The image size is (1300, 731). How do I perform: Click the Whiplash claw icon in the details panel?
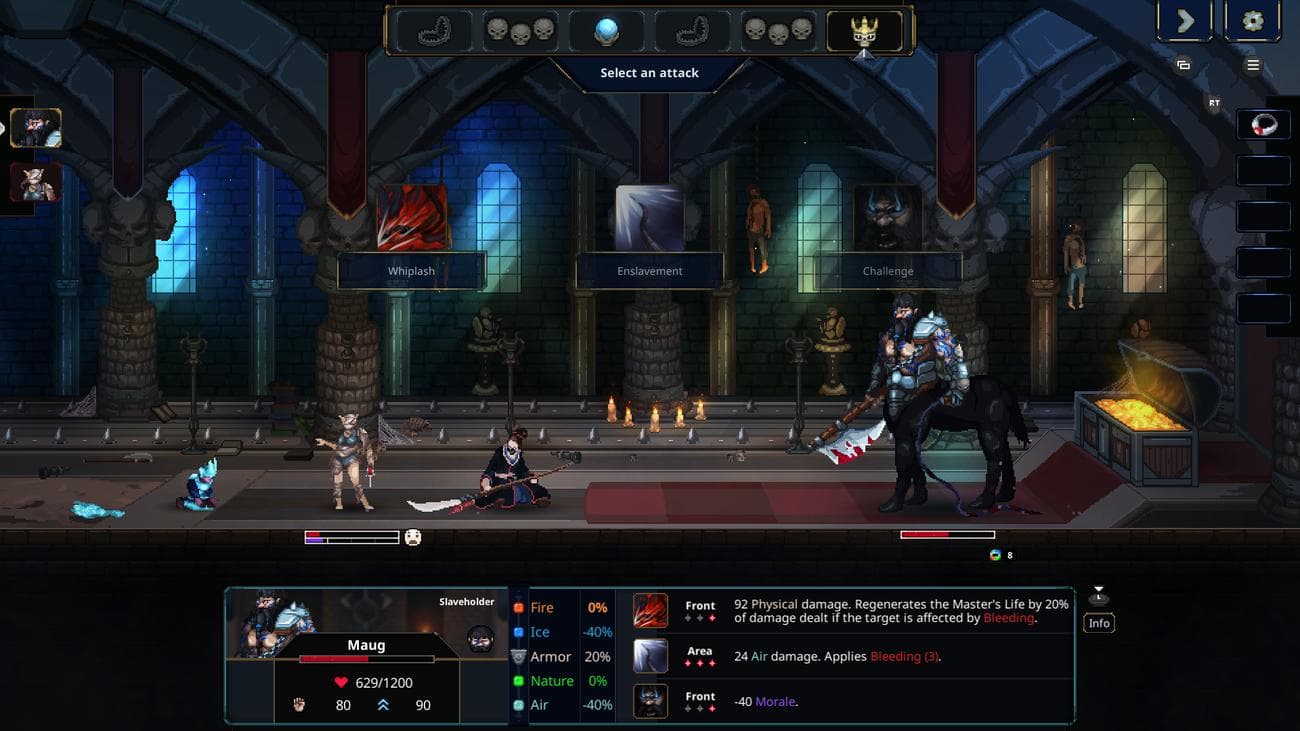(649, 608)
